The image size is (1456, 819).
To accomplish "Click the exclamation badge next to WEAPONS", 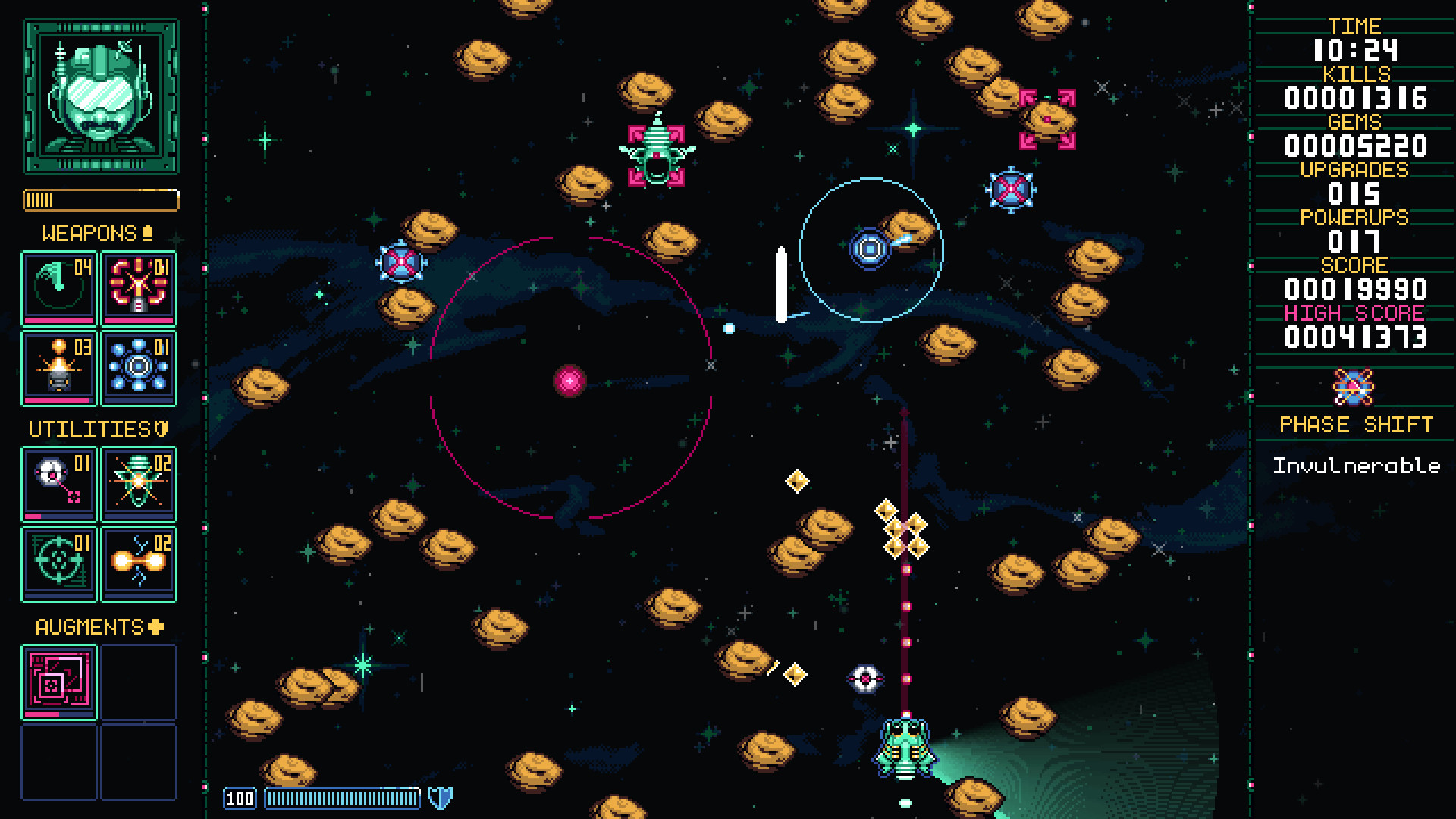I will [x=149, y=232].
